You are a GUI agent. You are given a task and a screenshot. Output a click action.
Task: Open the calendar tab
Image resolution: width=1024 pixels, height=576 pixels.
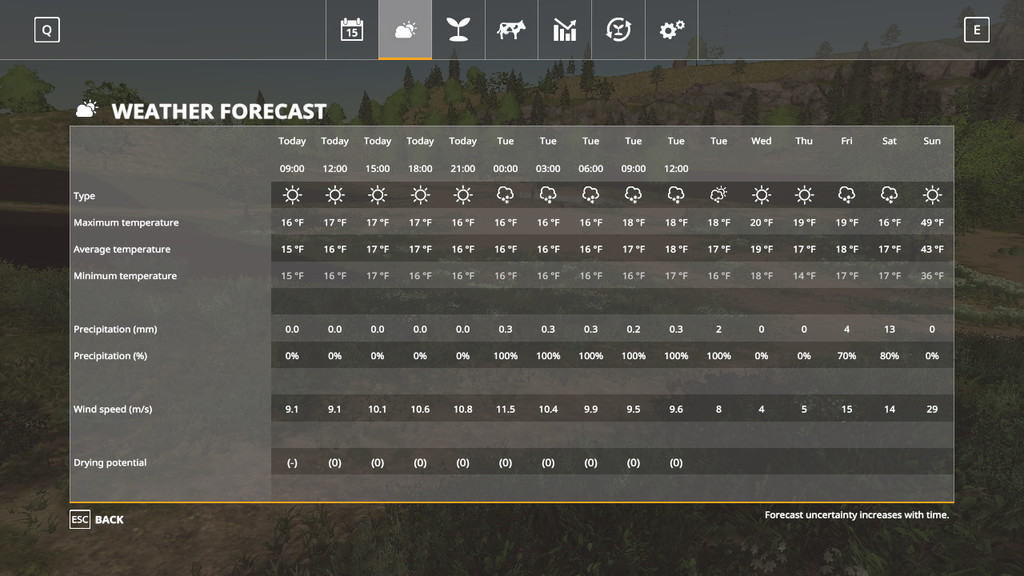[351, 30]
